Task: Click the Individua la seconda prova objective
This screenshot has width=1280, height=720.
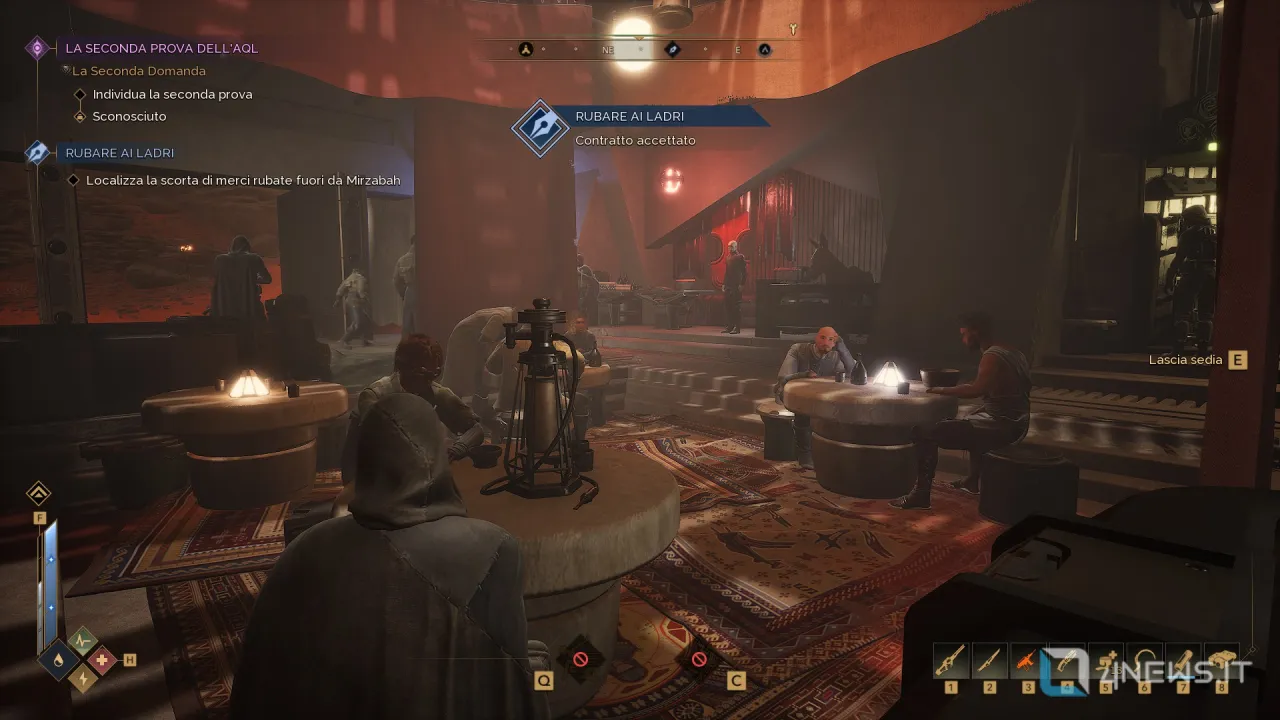Action: tap(172, 94)
